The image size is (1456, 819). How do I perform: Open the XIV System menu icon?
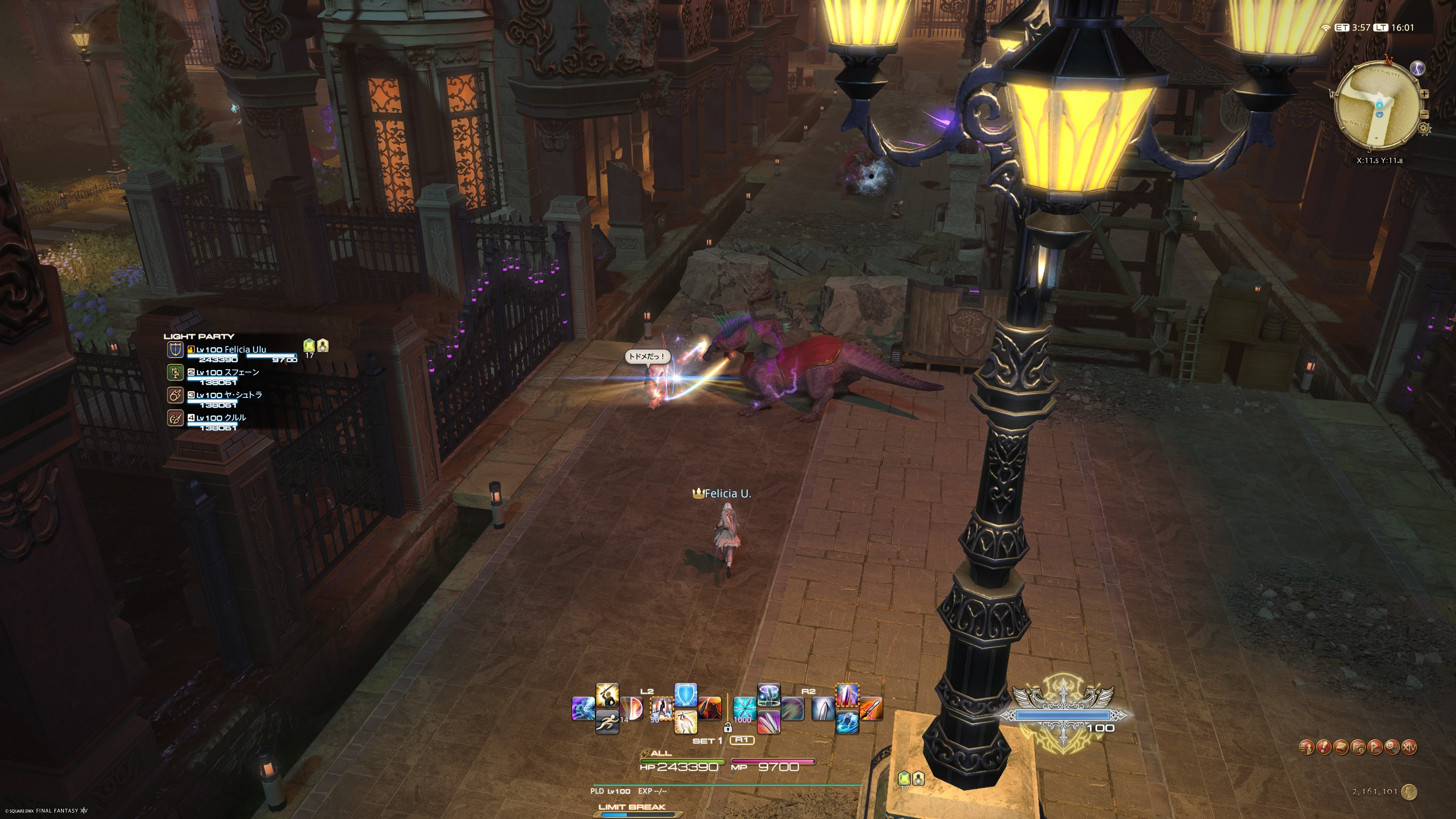[1410, 747]
